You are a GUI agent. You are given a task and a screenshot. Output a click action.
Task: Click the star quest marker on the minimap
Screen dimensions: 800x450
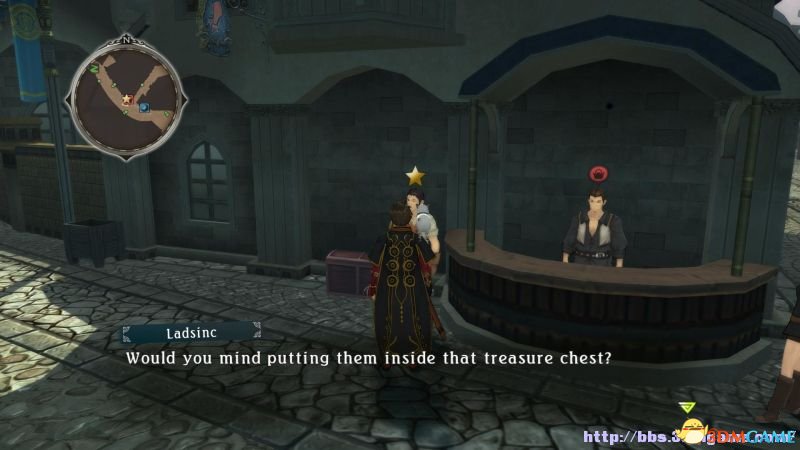(127, 99)
